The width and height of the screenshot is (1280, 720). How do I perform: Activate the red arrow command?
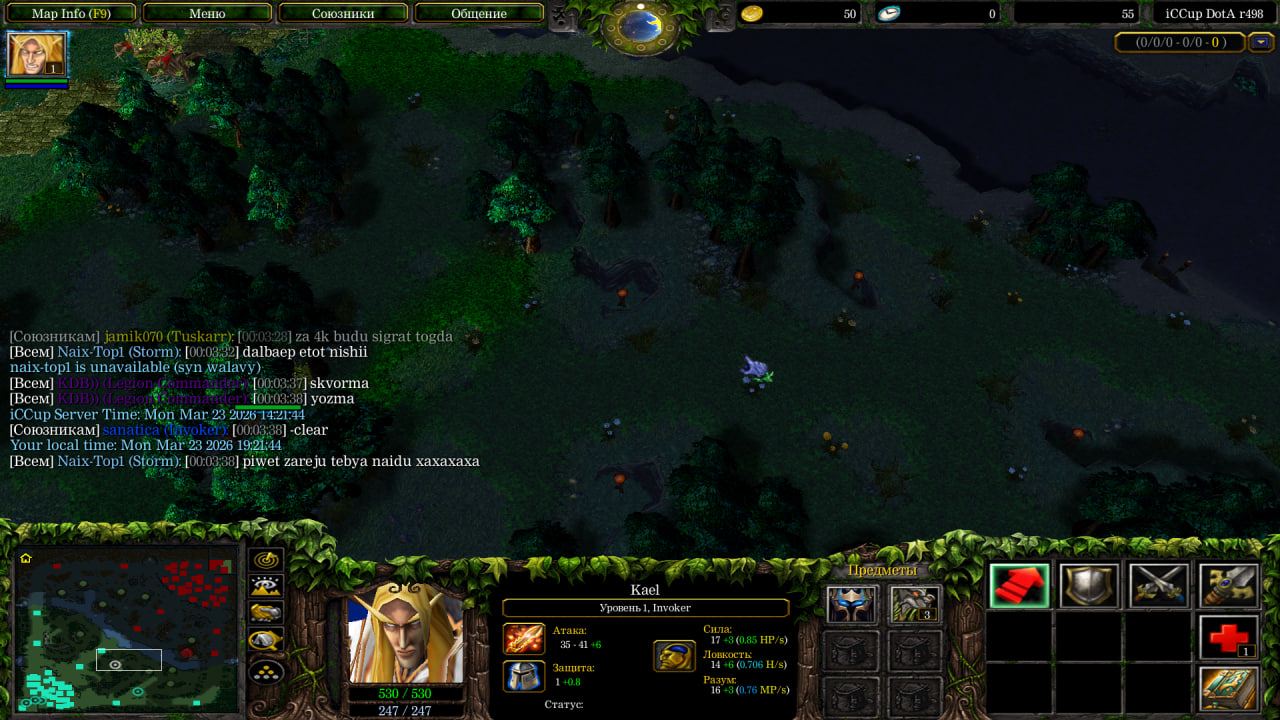point(1019,586)
